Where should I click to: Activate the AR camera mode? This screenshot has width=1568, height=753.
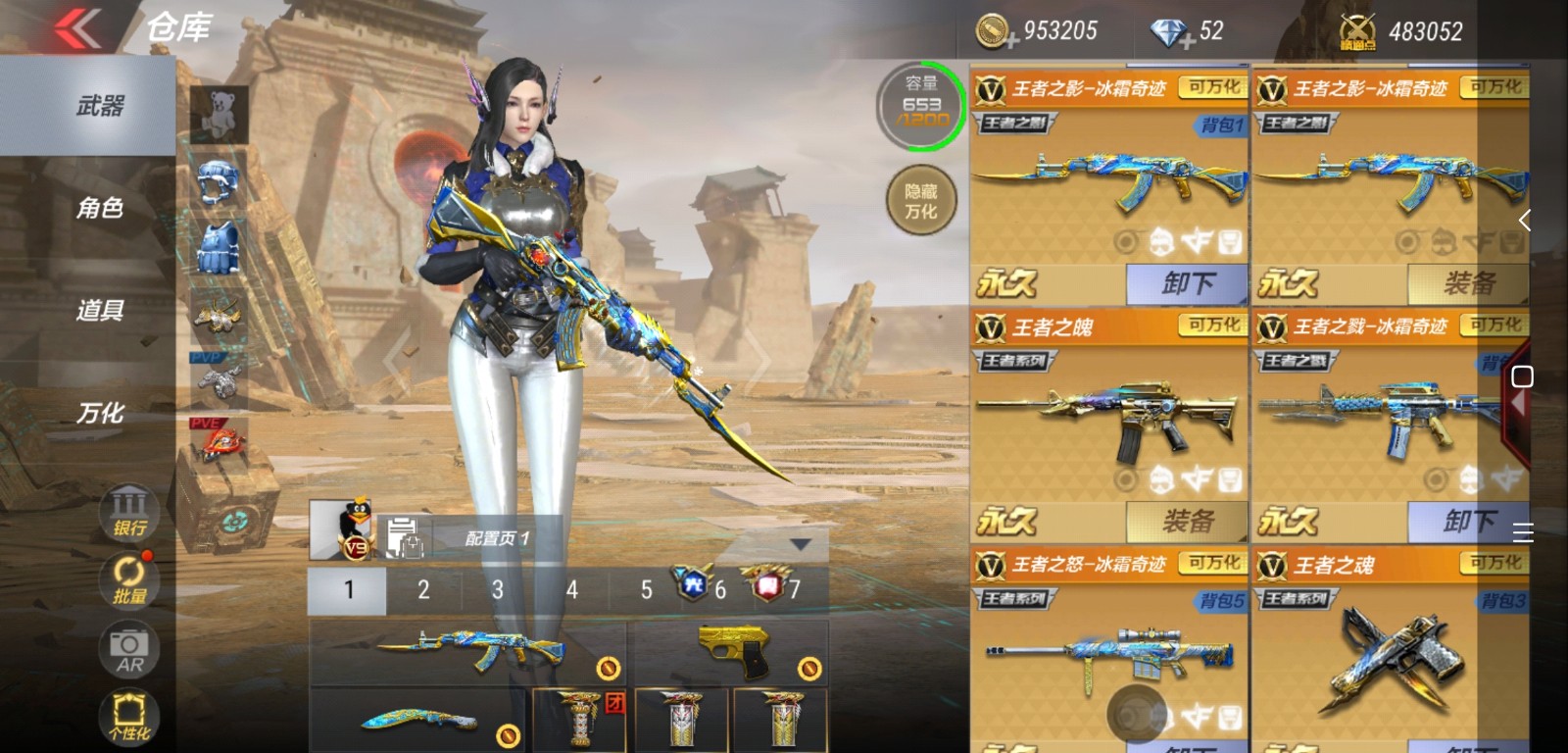click(x=127, y=648)
